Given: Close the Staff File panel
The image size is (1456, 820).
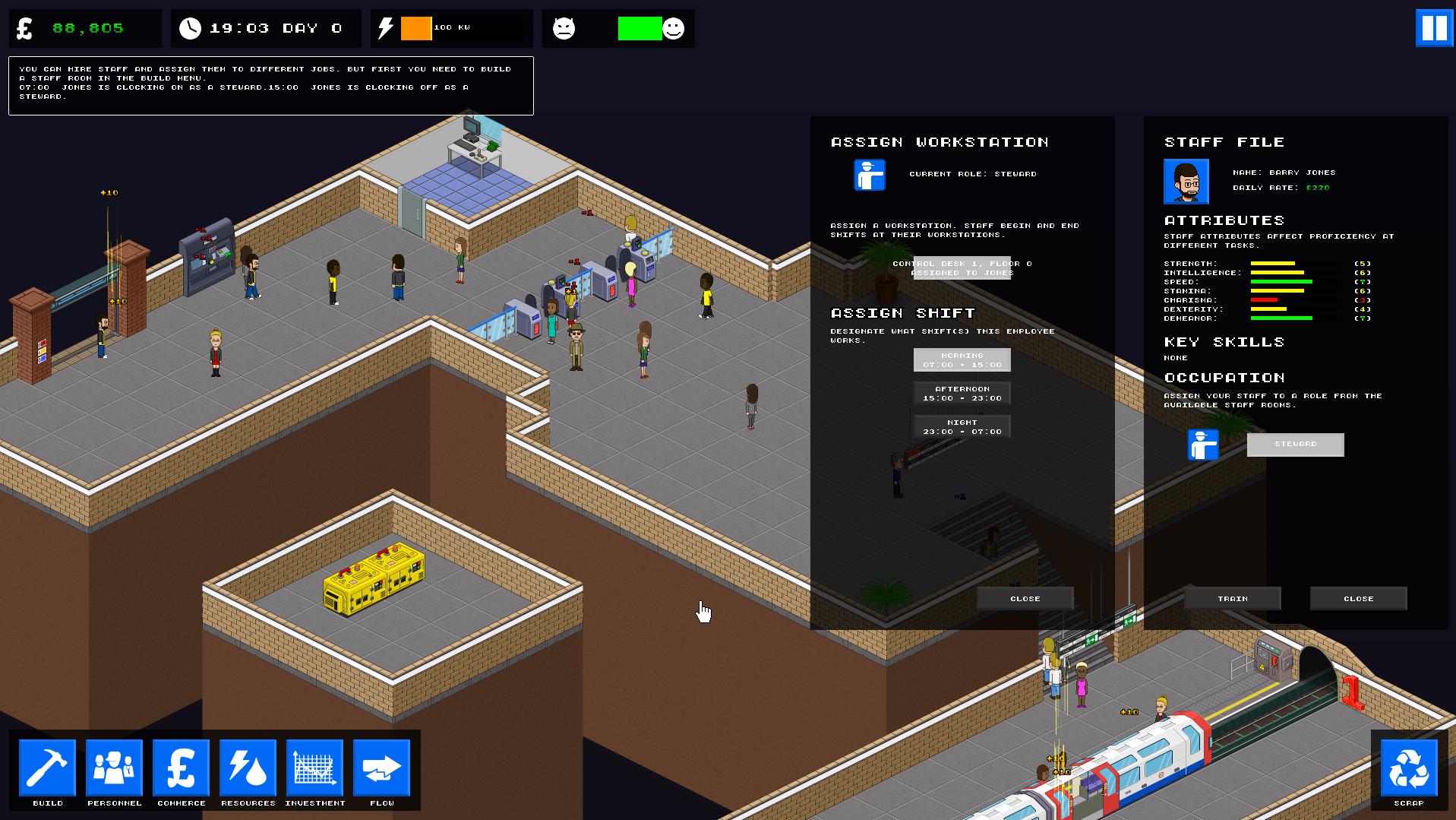Looking at the screenshot, I should click(1358, 598).
